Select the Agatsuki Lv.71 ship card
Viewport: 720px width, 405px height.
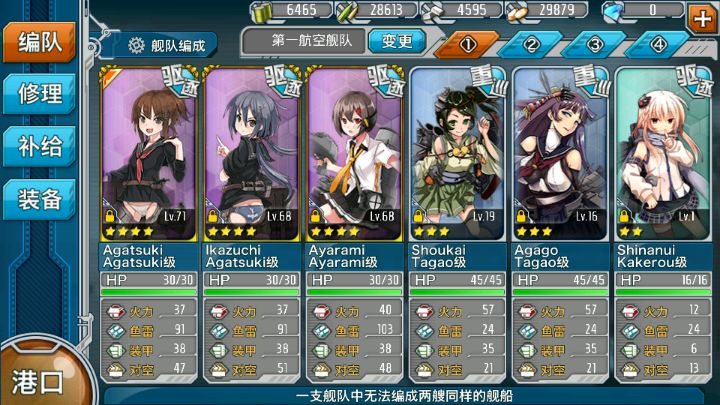(150, 152)
